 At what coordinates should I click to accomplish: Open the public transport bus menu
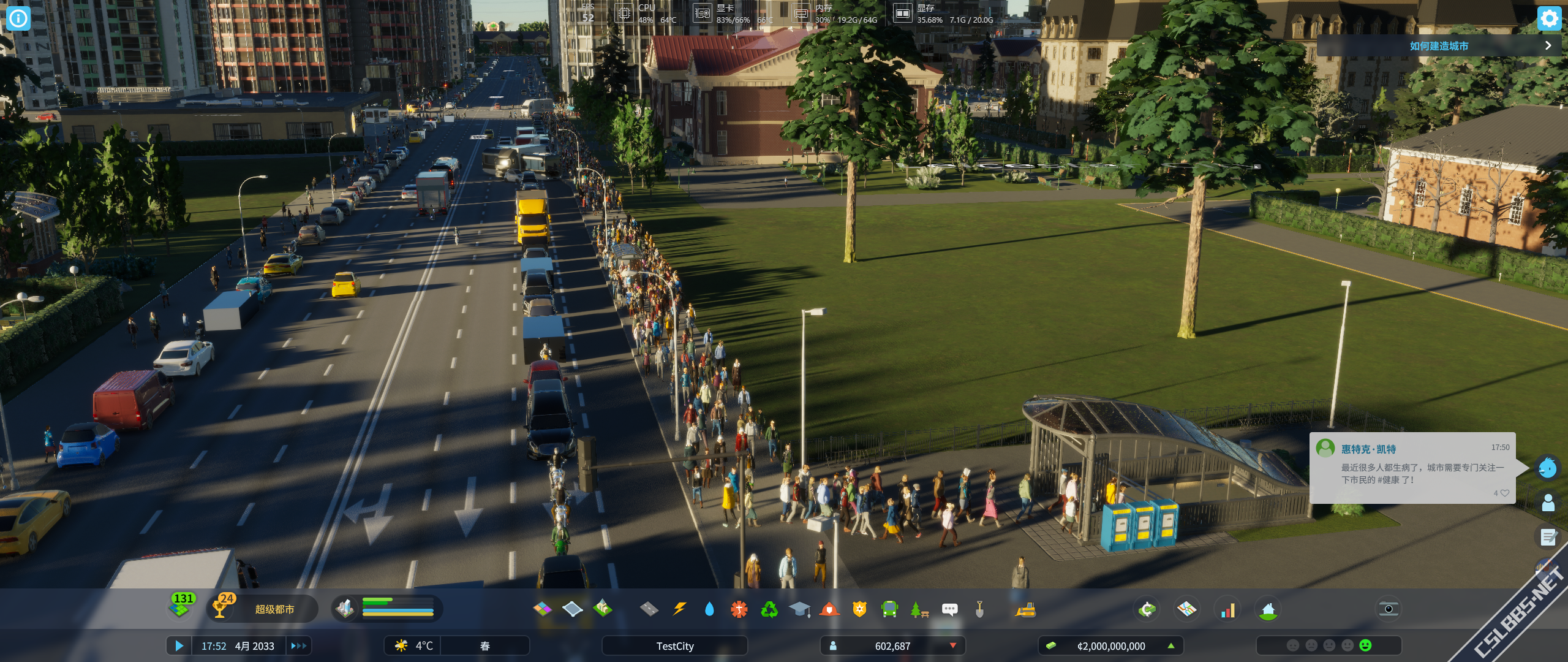pos(889,609)
